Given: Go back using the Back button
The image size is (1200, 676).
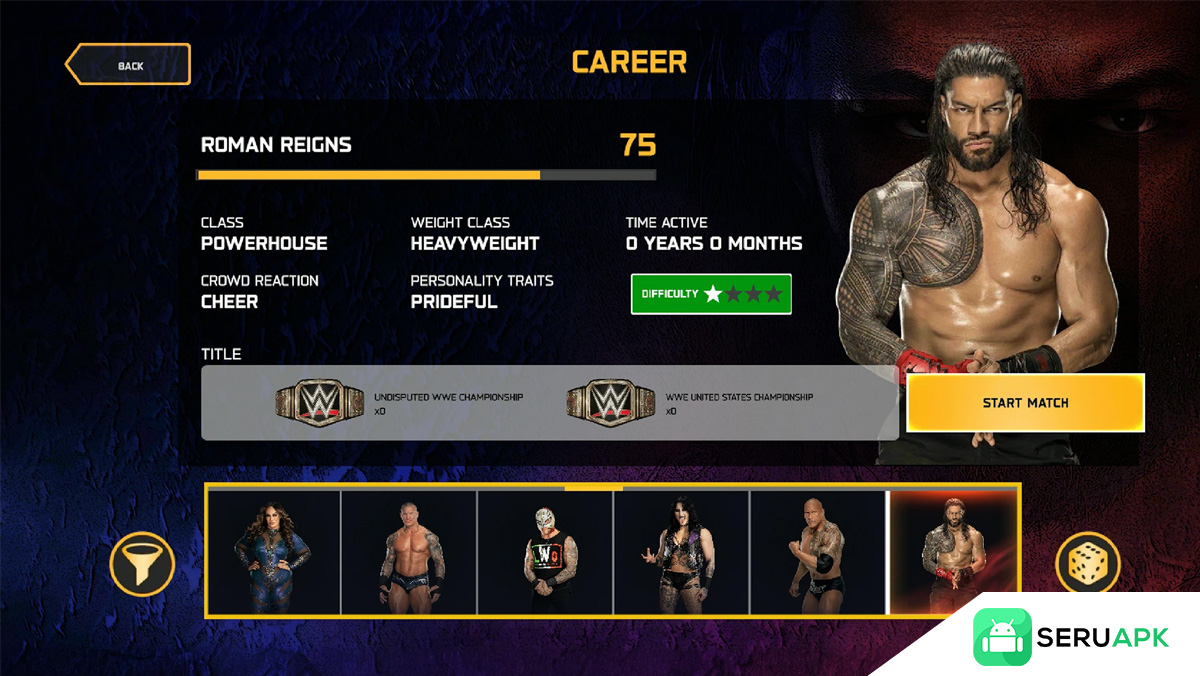Looking at the screenshot, I should point(128,65).
